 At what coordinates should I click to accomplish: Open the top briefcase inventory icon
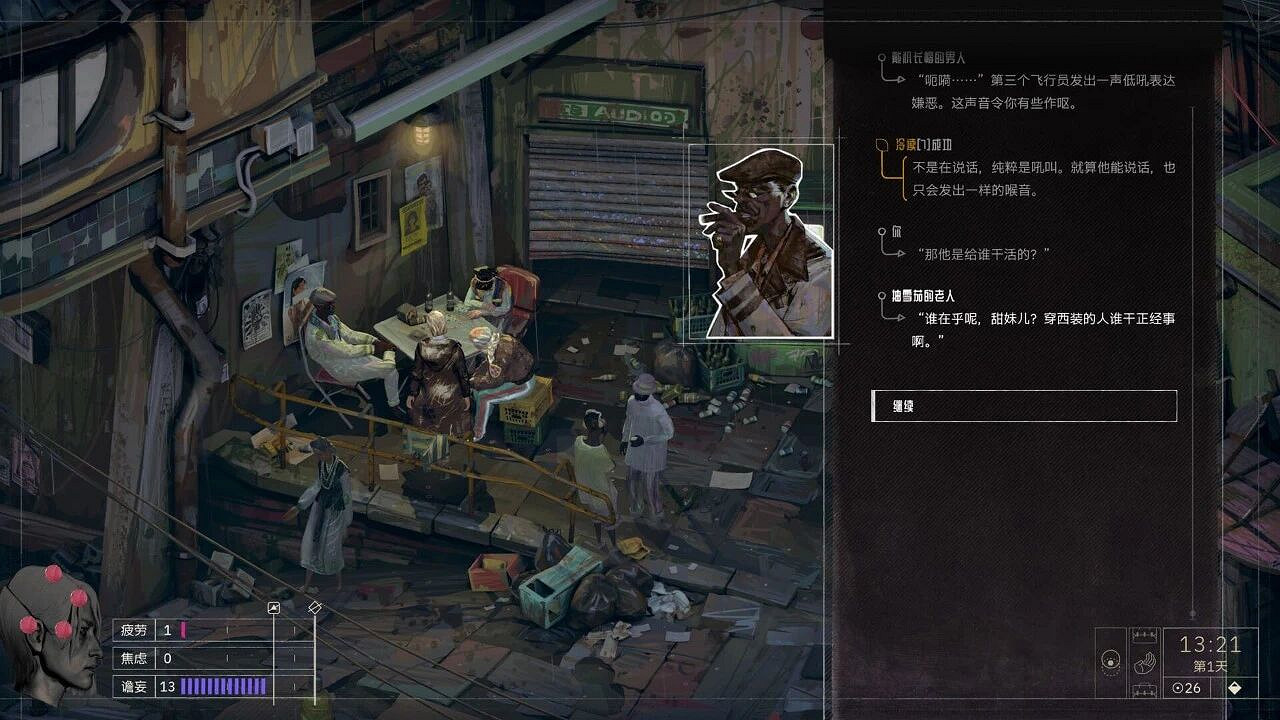tap(1145, 634)
